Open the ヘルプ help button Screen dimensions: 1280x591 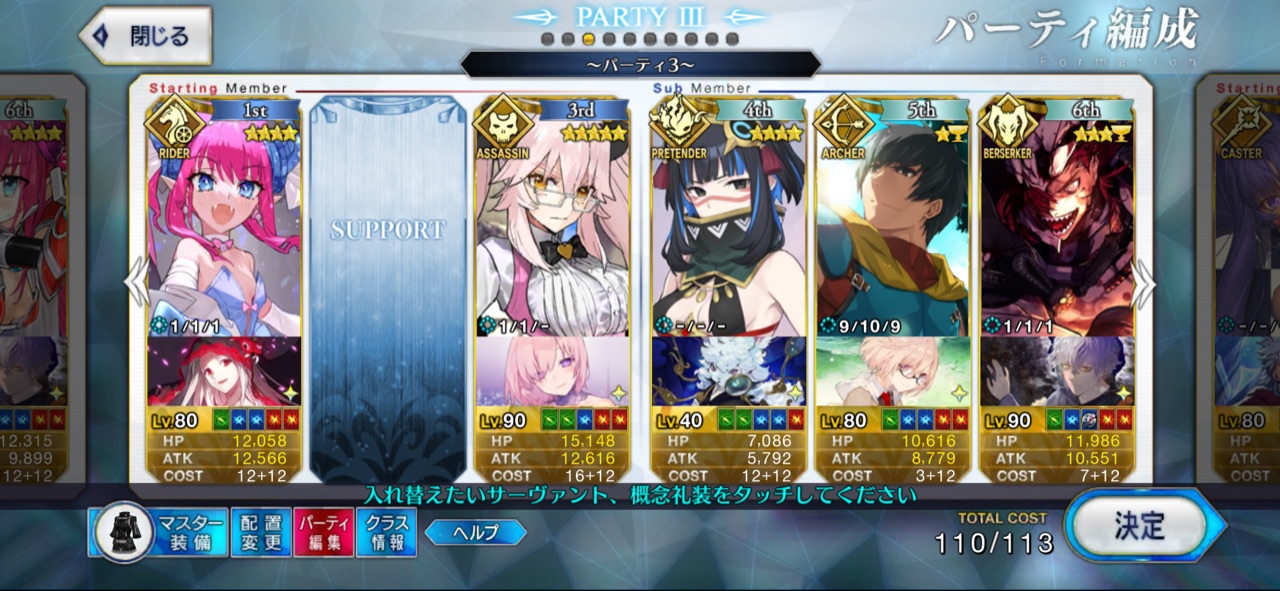click(x=476, y=532)
